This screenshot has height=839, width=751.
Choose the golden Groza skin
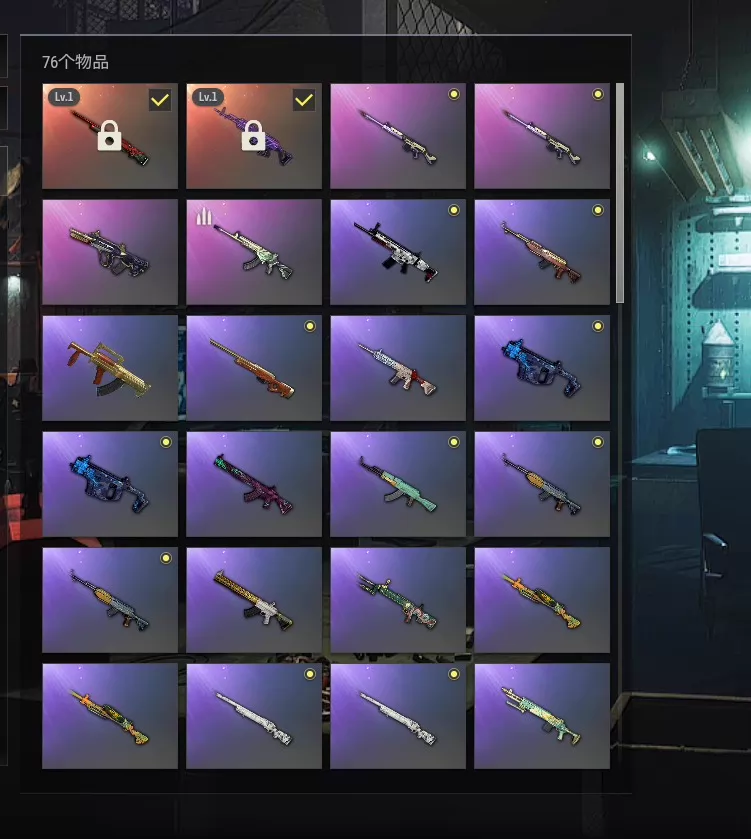[109, 368]
